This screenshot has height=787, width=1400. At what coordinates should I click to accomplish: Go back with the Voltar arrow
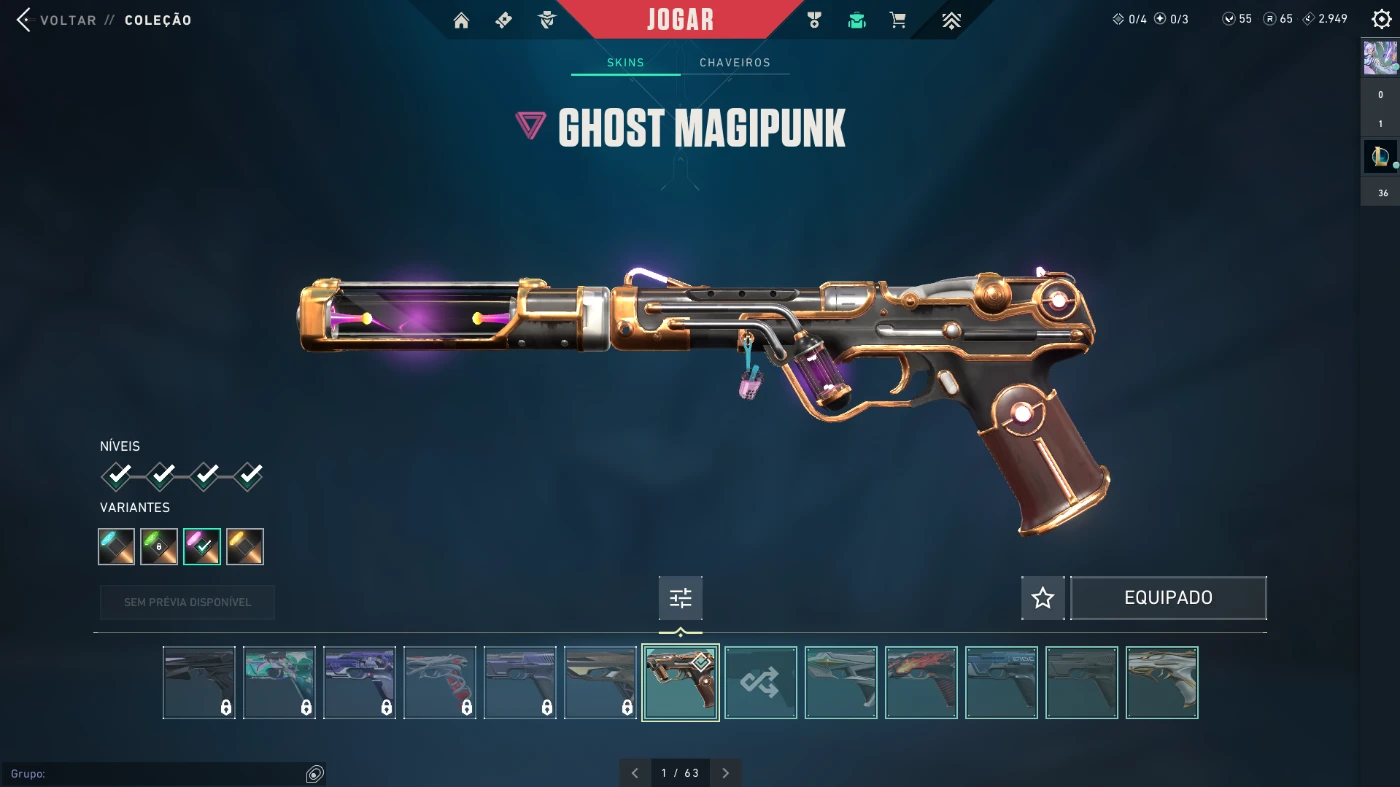pos(25,20)
